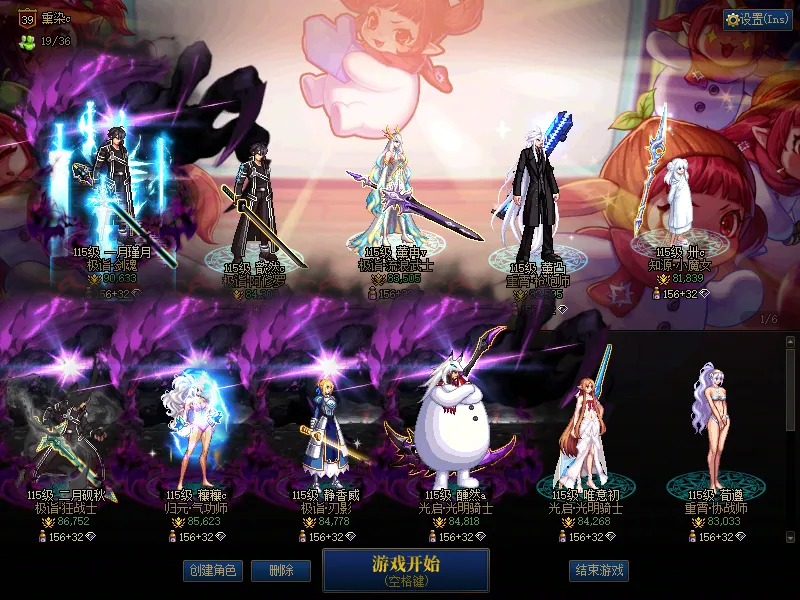Click the 游戏开始 start game button
800x600 pixels.
405,569
